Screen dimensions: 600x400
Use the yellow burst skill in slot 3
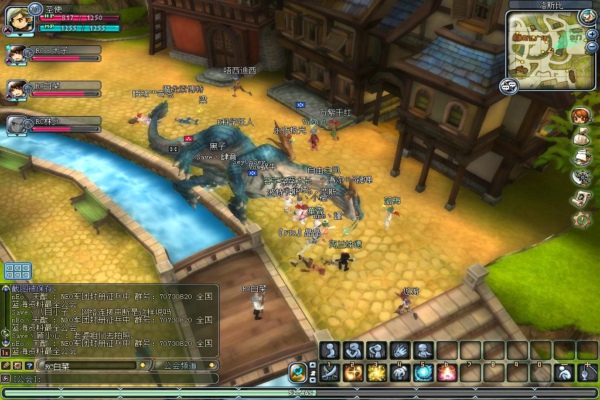coord(376,372)
